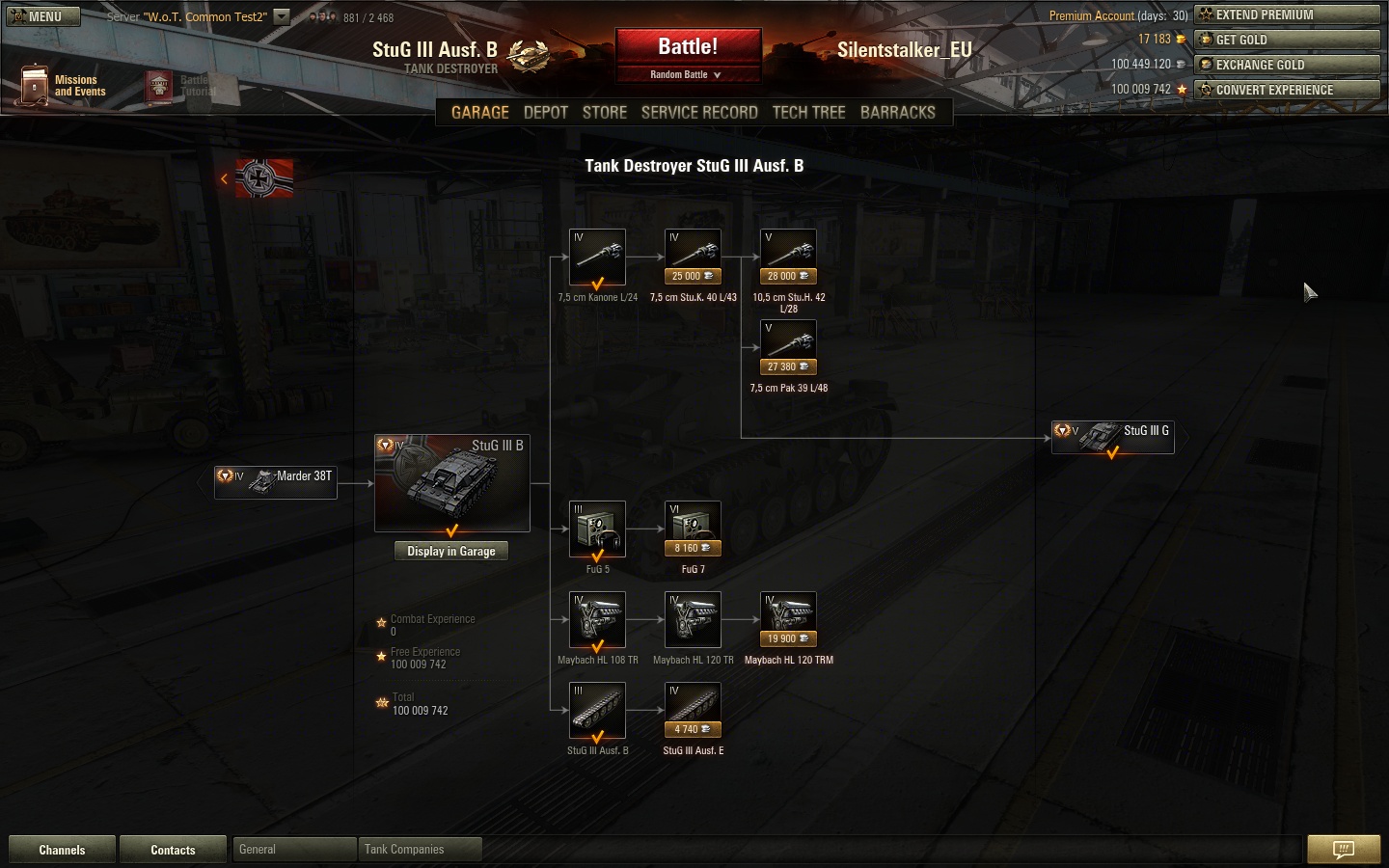View the Service Record tab

699,112
